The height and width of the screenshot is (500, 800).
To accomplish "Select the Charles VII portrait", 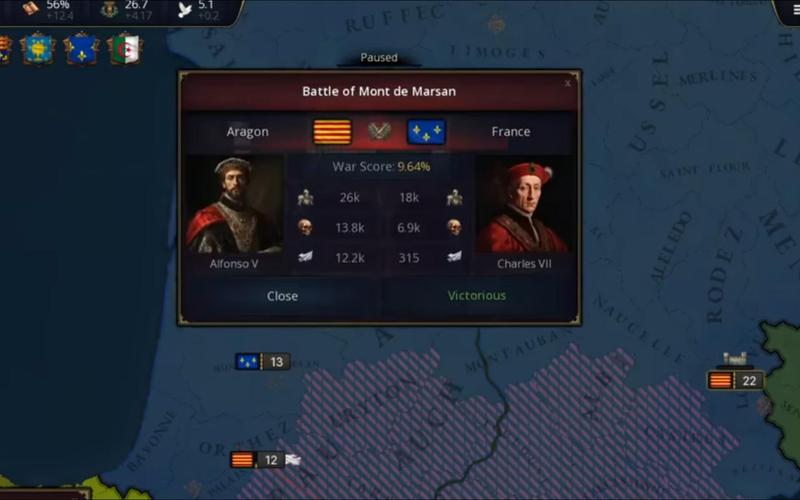I will (522, 206).
